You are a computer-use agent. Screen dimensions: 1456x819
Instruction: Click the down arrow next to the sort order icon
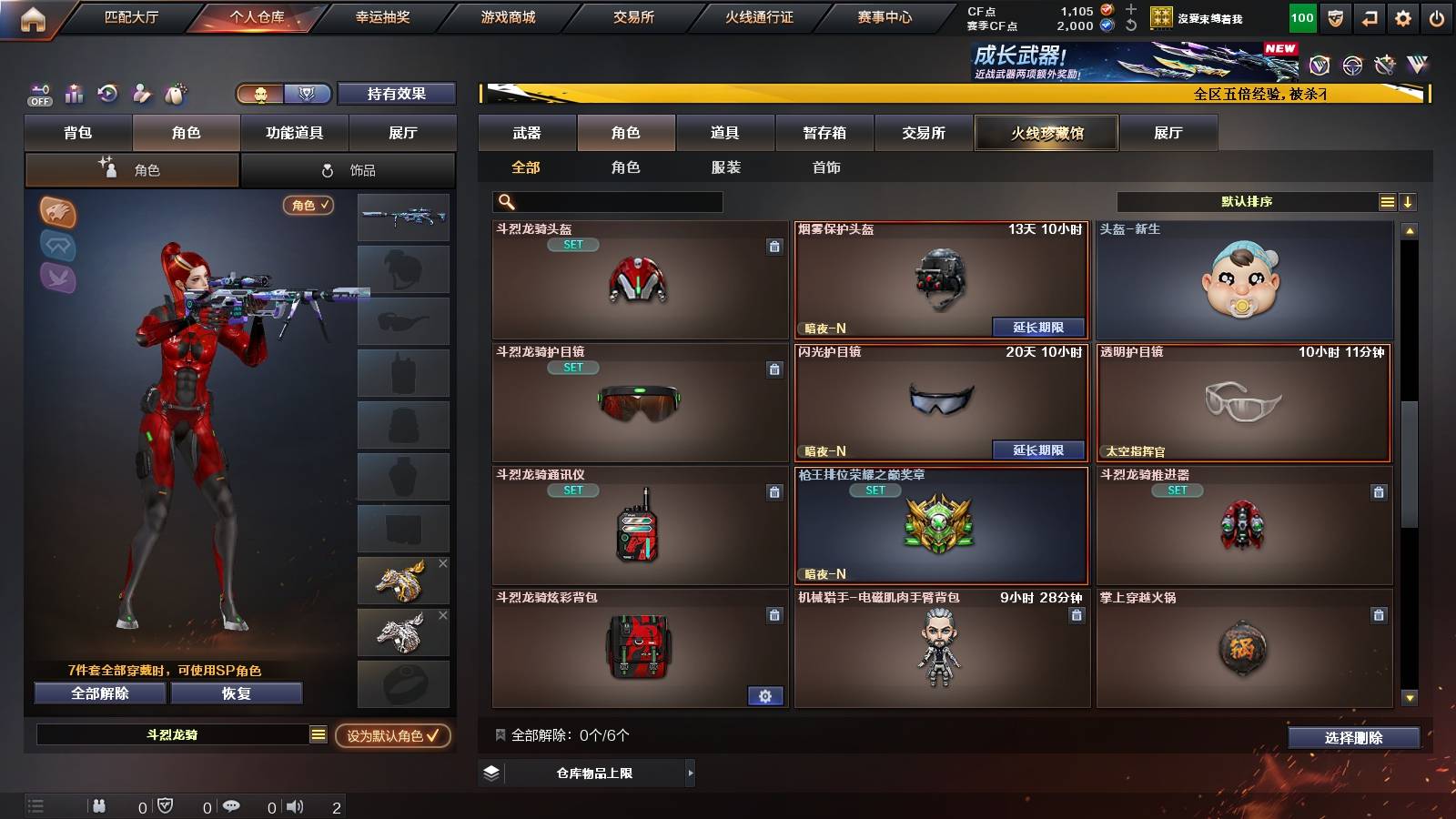[1408, 201]
